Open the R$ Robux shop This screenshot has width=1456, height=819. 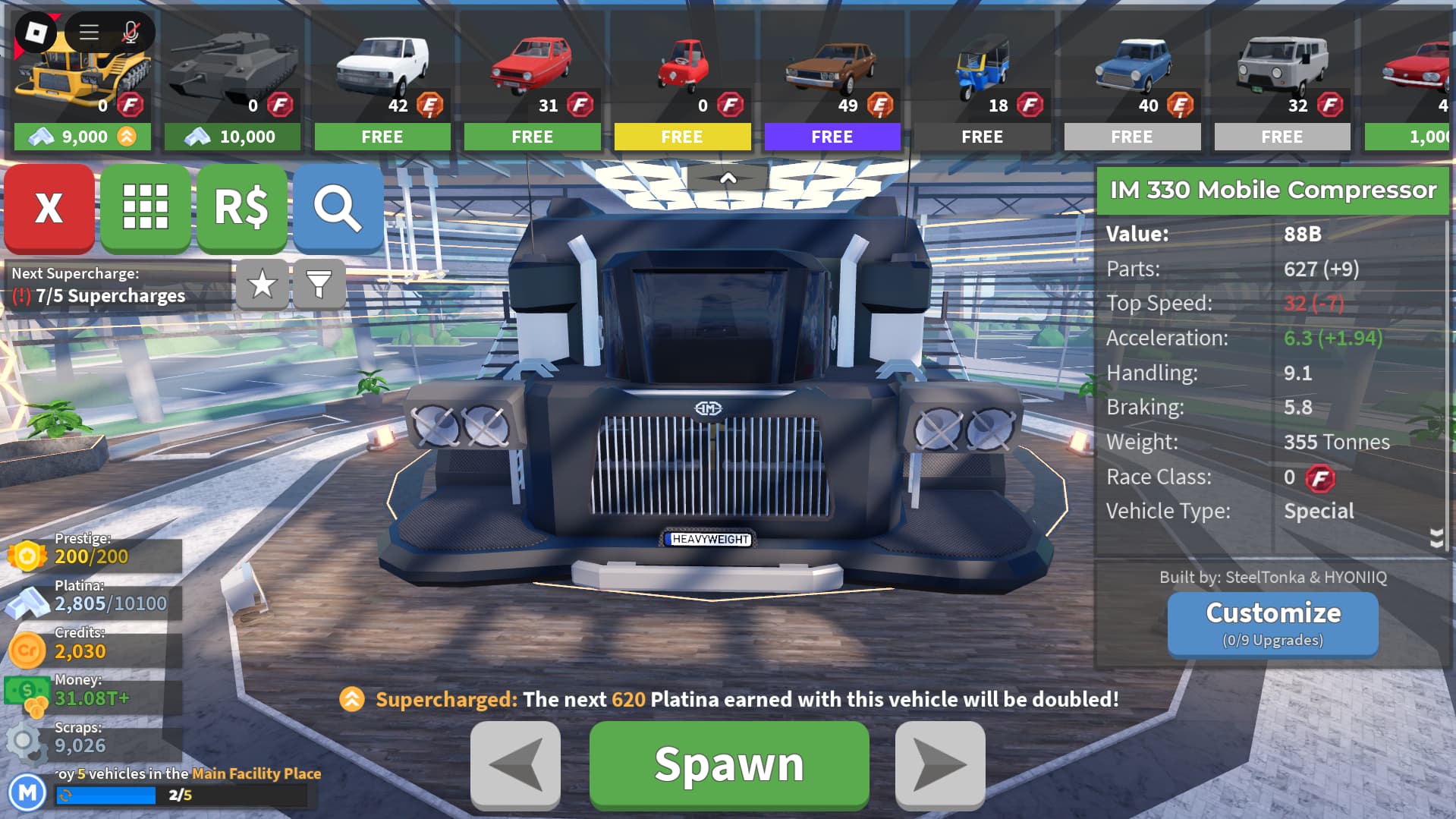click(x=241, y=207)
